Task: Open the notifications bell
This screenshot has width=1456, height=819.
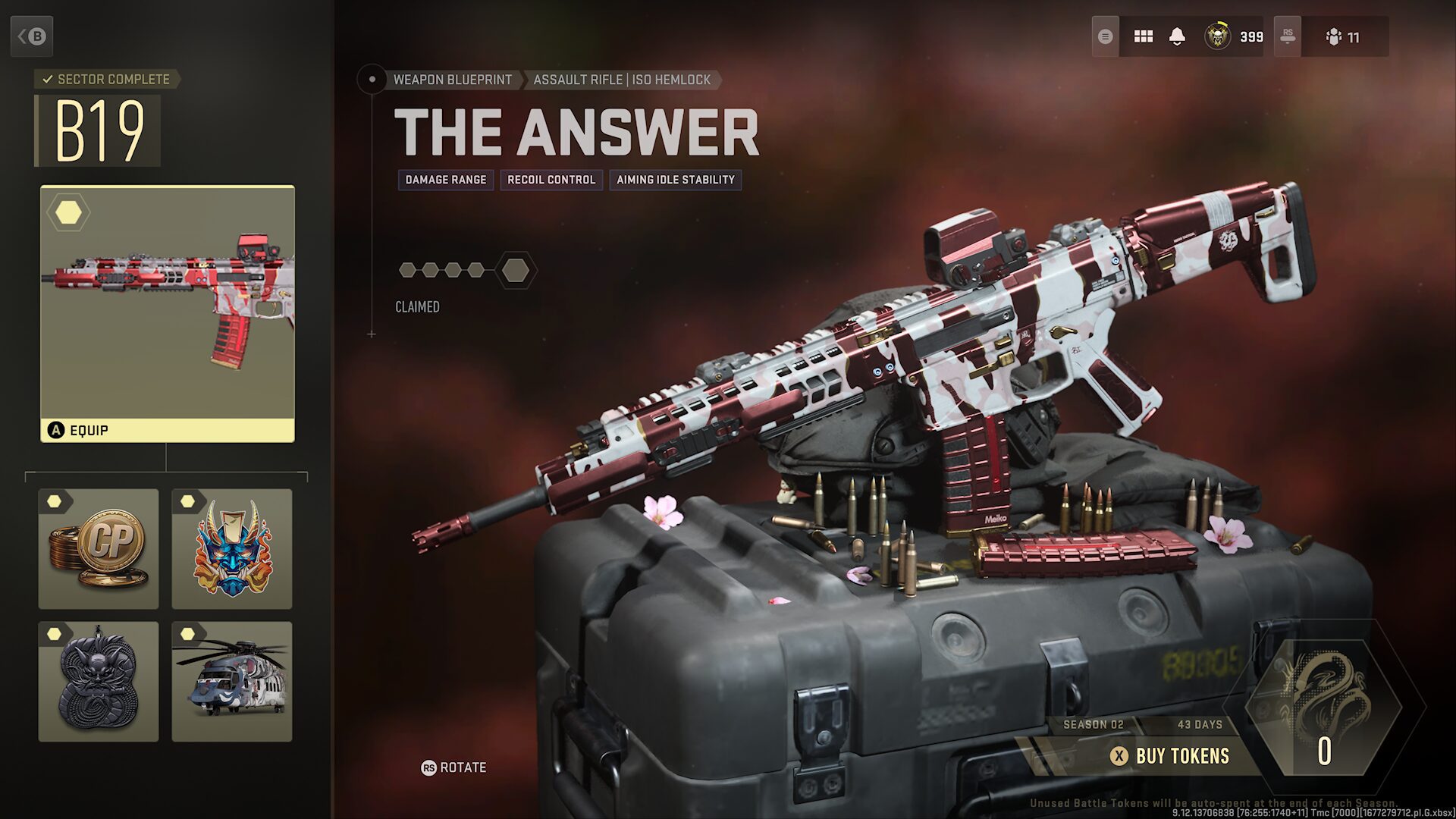Action: [1177, 36]
